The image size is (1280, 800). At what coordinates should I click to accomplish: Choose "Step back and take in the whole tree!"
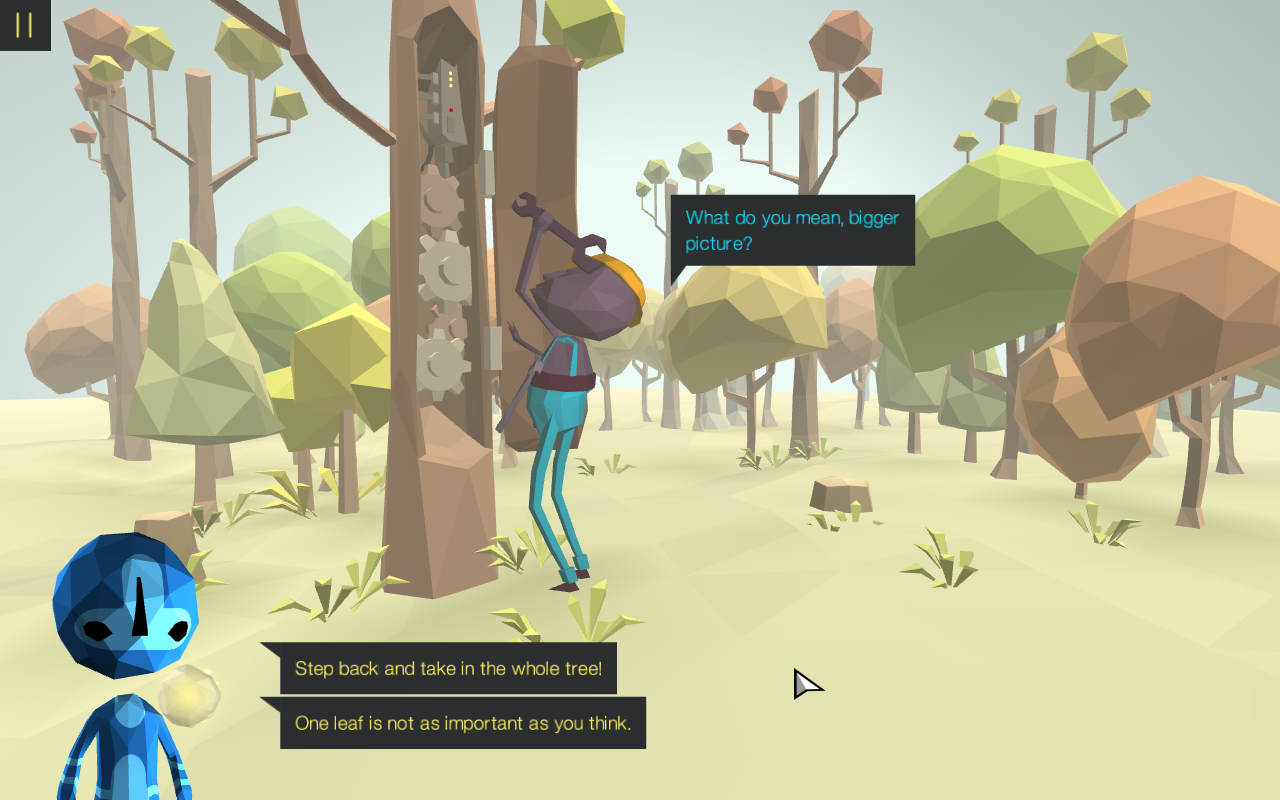tap(448, 668)
